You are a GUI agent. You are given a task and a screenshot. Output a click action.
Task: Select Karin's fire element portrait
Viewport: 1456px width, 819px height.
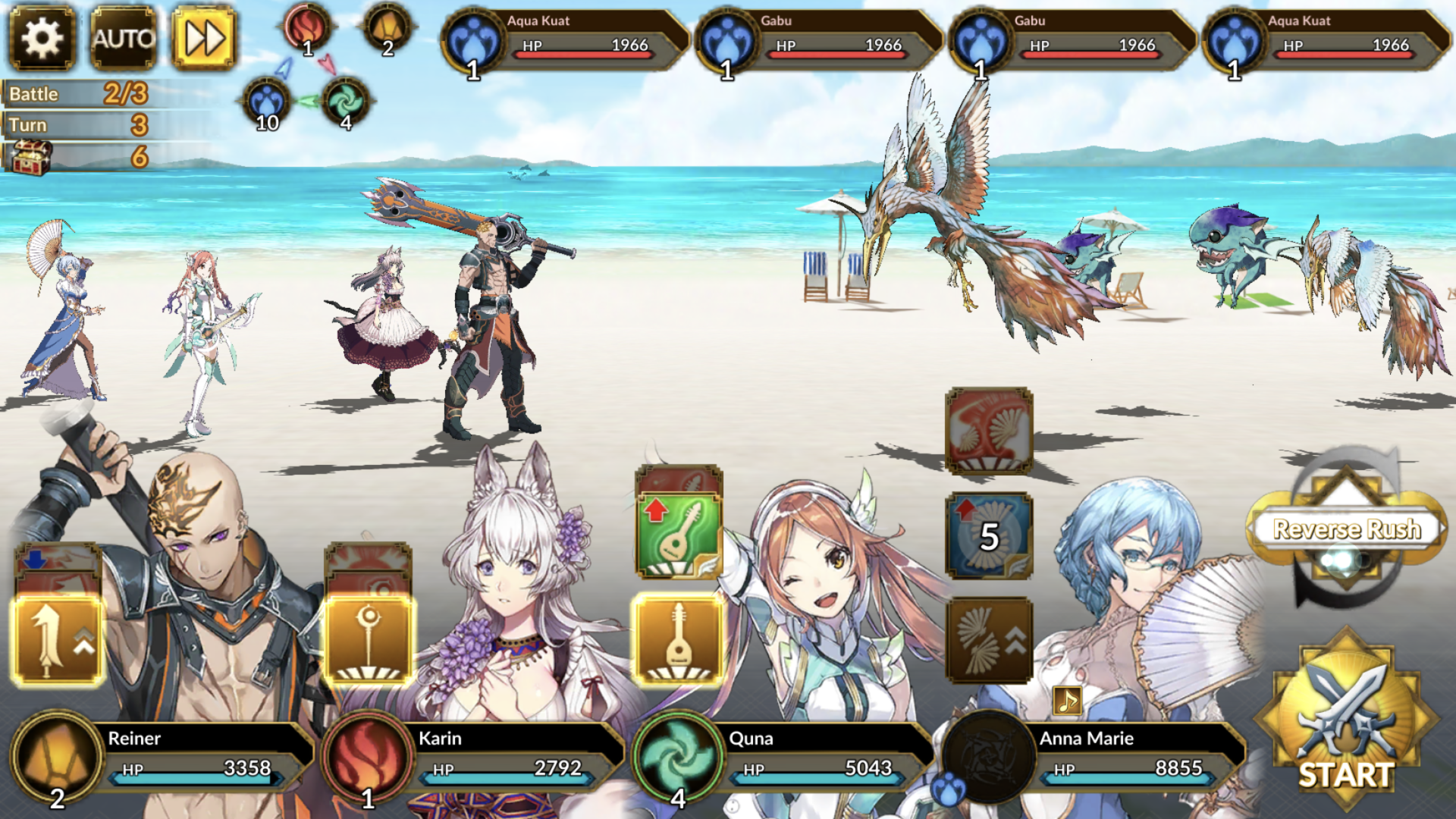coord(367,756)
